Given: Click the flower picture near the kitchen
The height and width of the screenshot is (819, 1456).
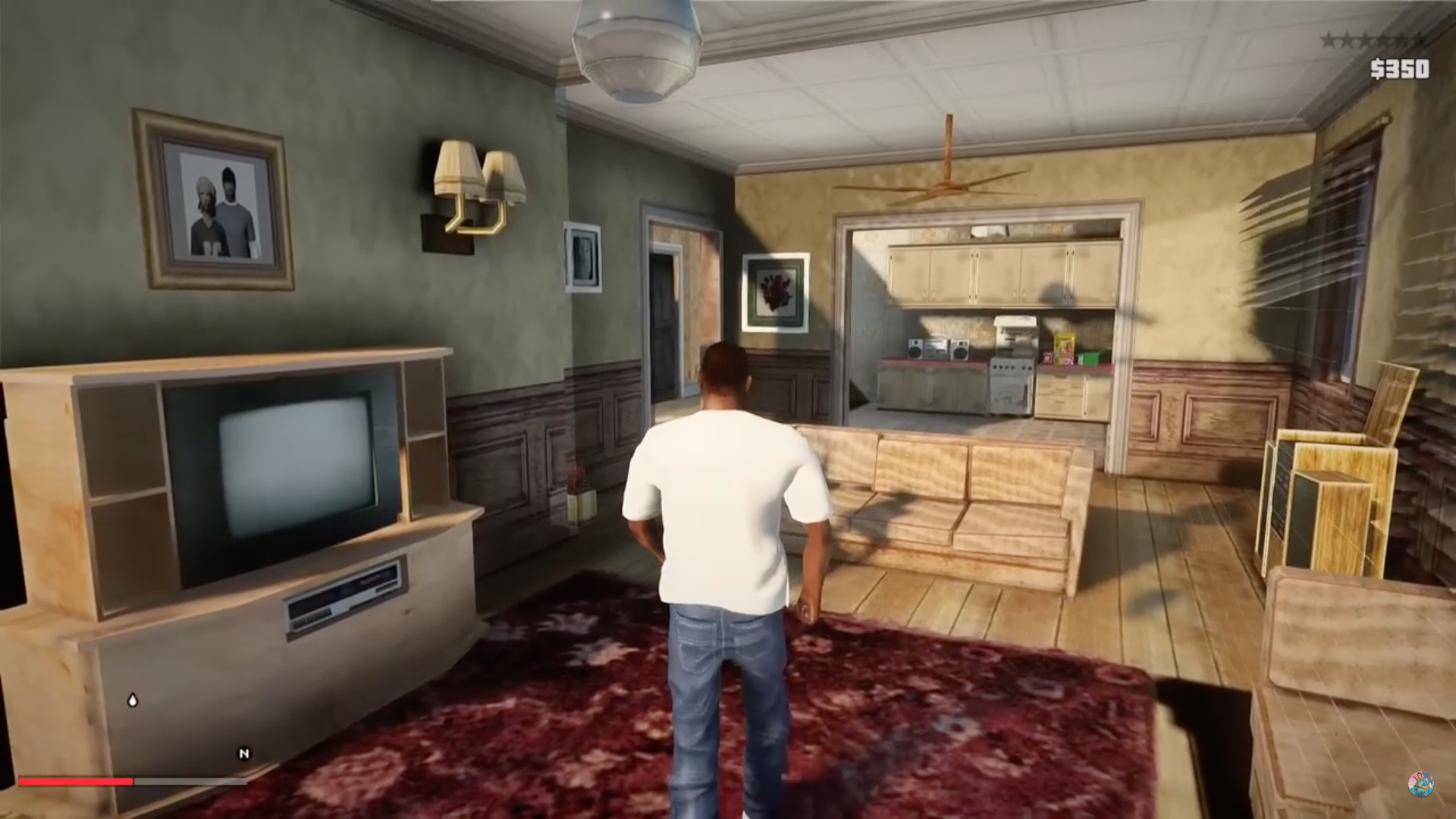Looking at the screenshot, I should click(773, 292).
